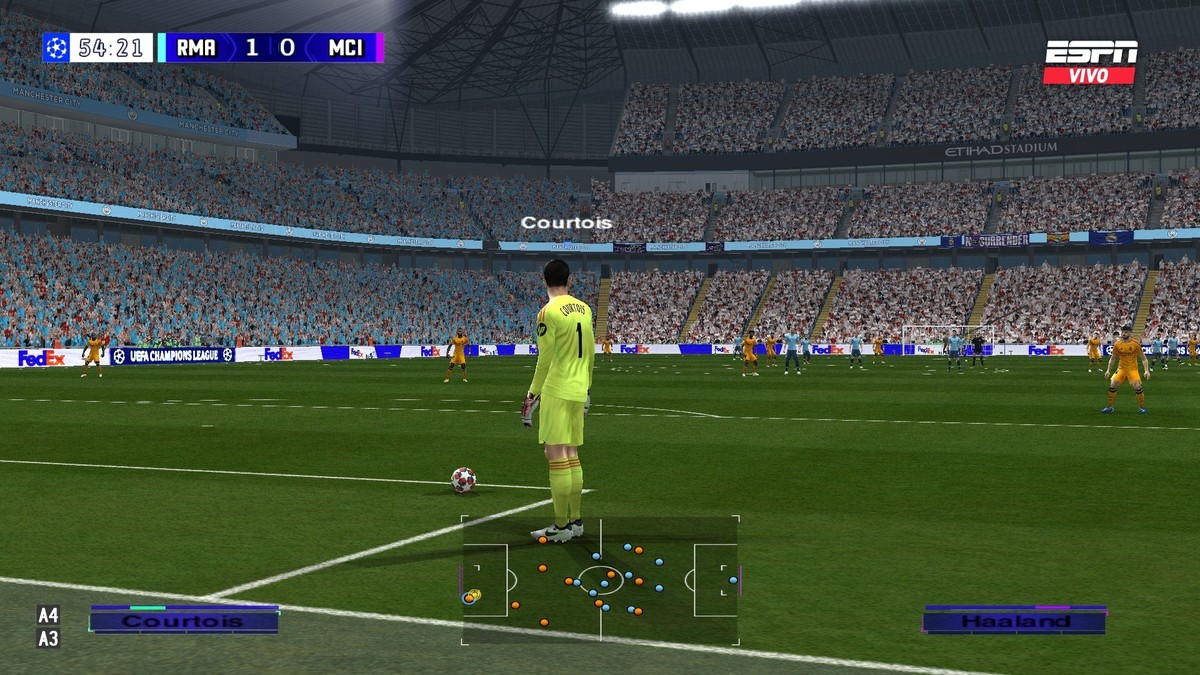This screenshot has height=675, width=1200.
Task: Click the pitch radar minimap
Action: pyautogui.click(x=600, y=580)
